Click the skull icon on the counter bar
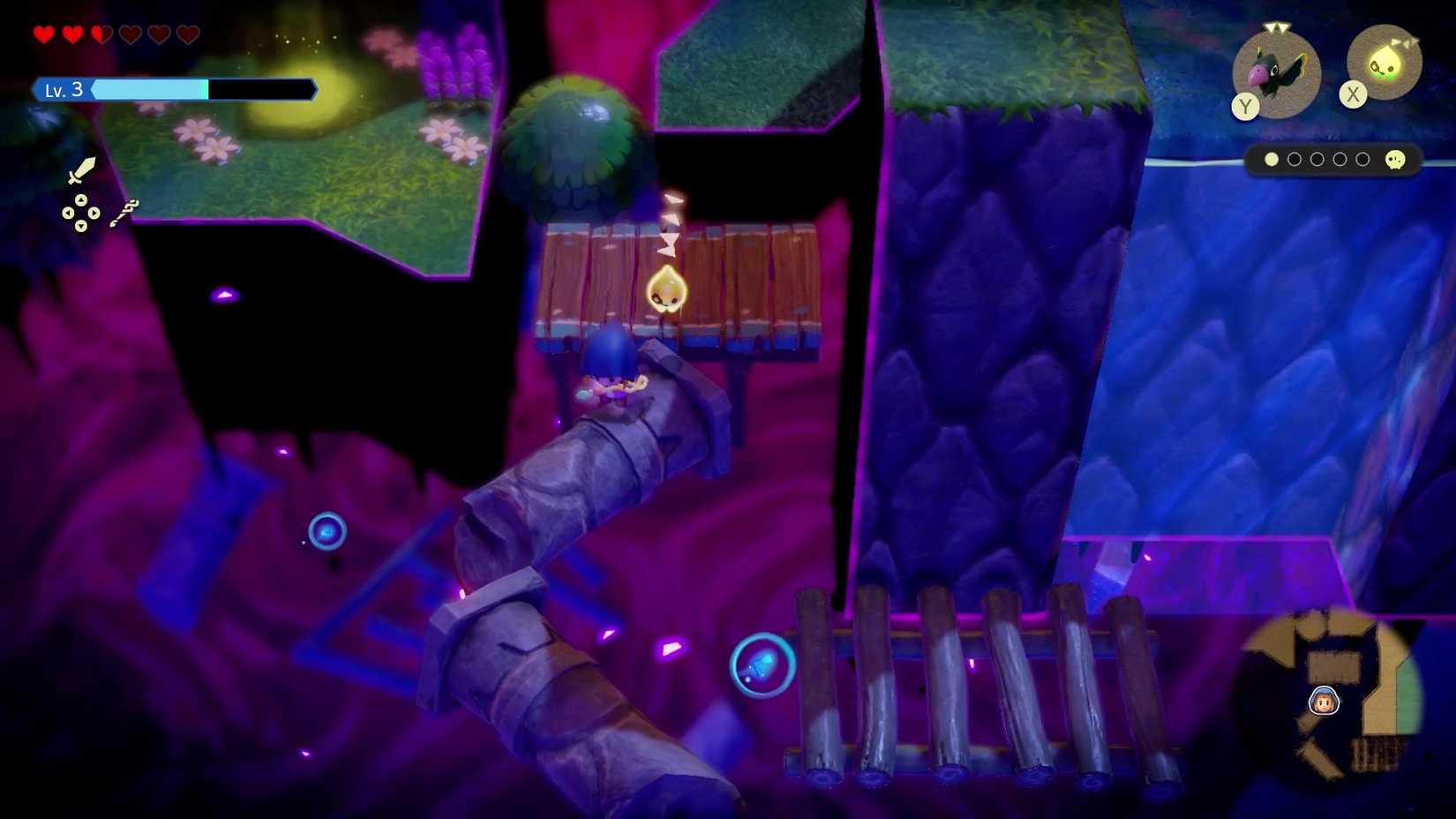The width and height of the screenshot is (1456, 819). click(1394, 162)
